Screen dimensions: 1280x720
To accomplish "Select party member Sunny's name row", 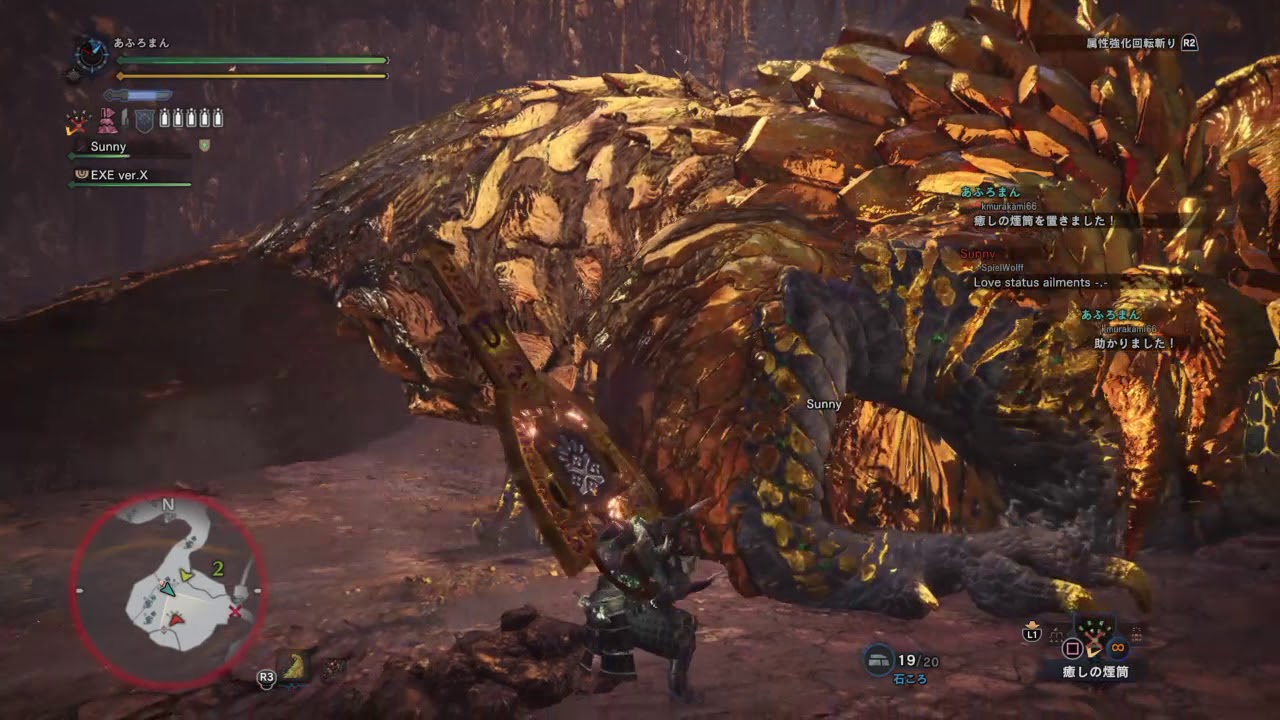I will tap(128, 147).
